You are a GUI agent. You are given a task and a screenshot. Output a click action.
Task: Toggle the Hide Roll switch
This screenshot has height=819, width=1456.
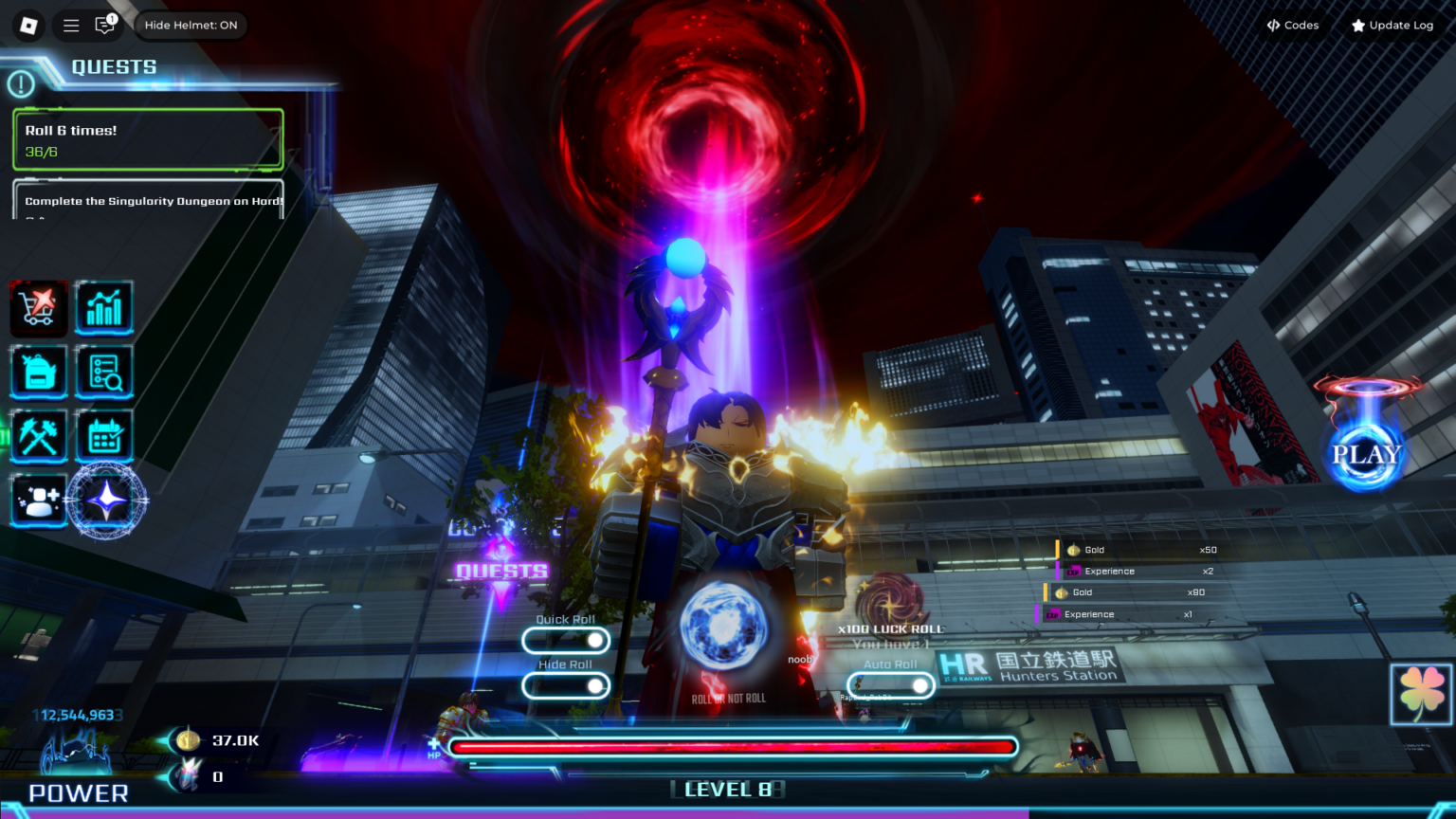click(566, 685)
